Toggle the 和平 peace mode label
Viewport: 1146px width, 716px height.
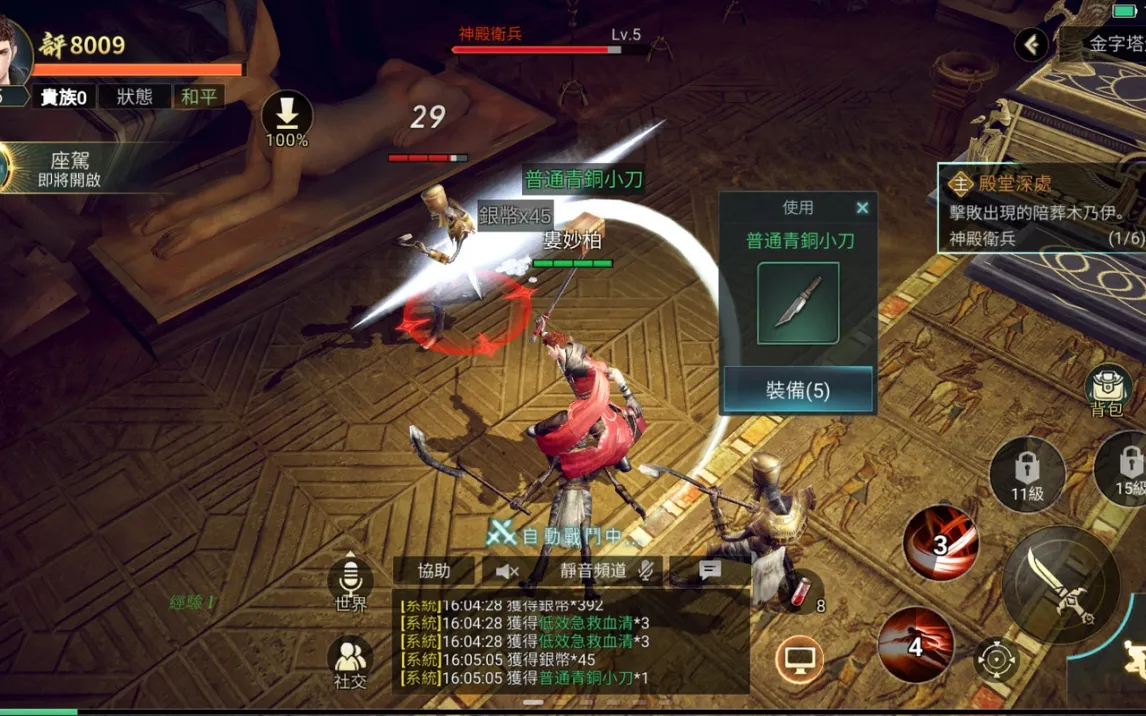pos(199,97)
